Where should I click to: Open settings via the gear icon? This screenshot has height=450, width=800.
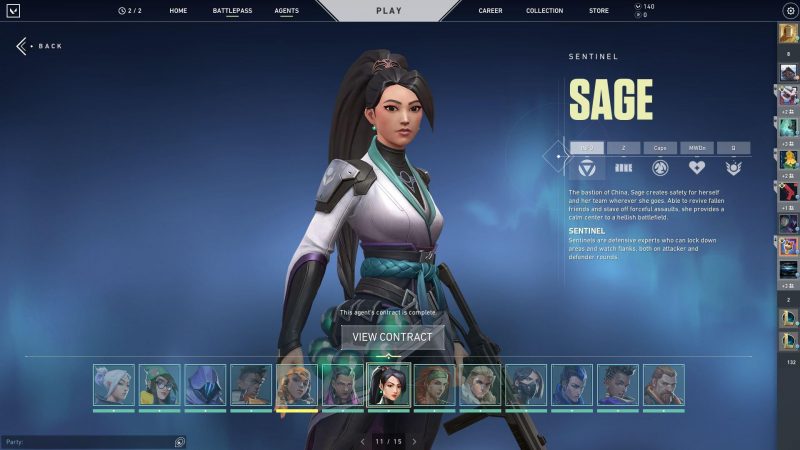pyautogui.click(x=790, y=11)
